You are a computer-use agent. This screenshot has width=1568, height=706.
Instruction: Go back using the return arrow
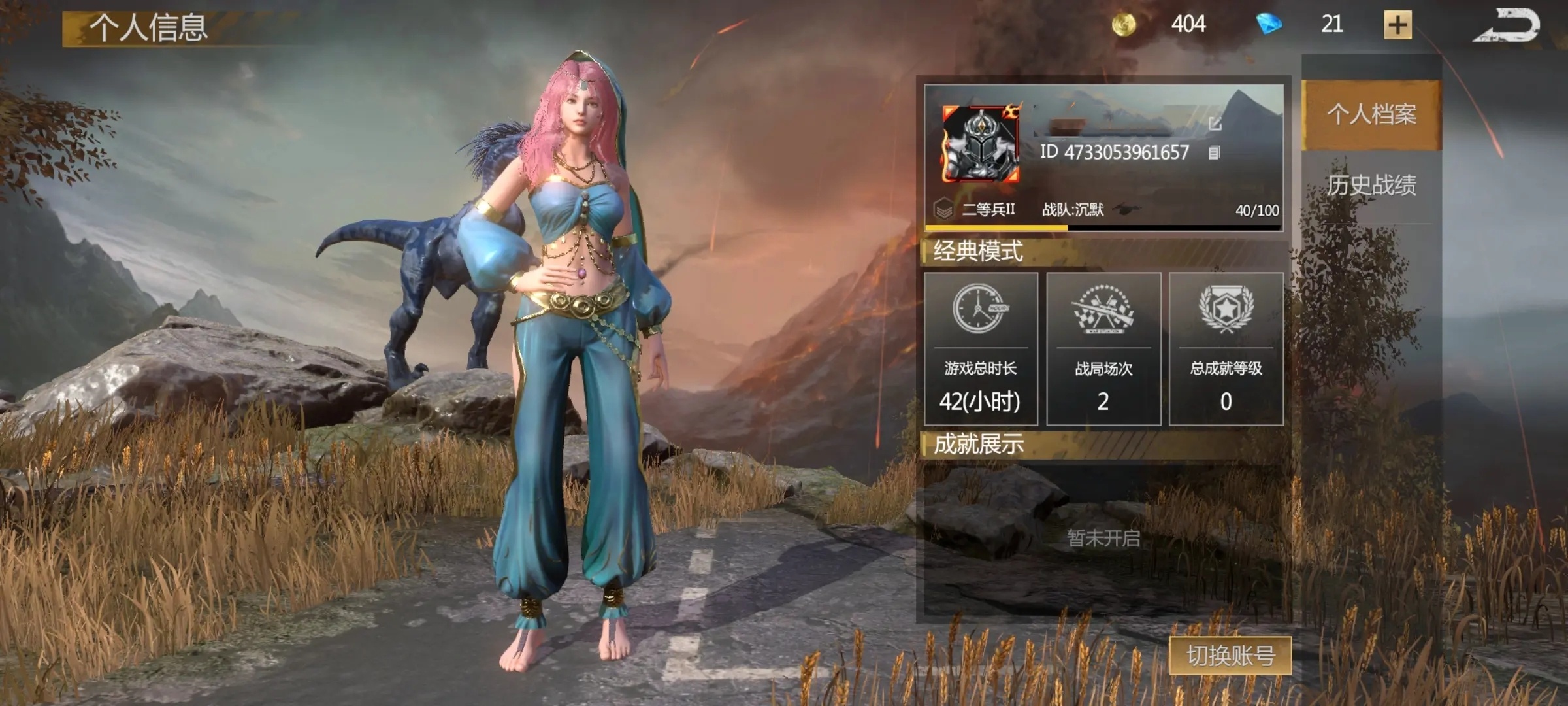point(1507,26)
